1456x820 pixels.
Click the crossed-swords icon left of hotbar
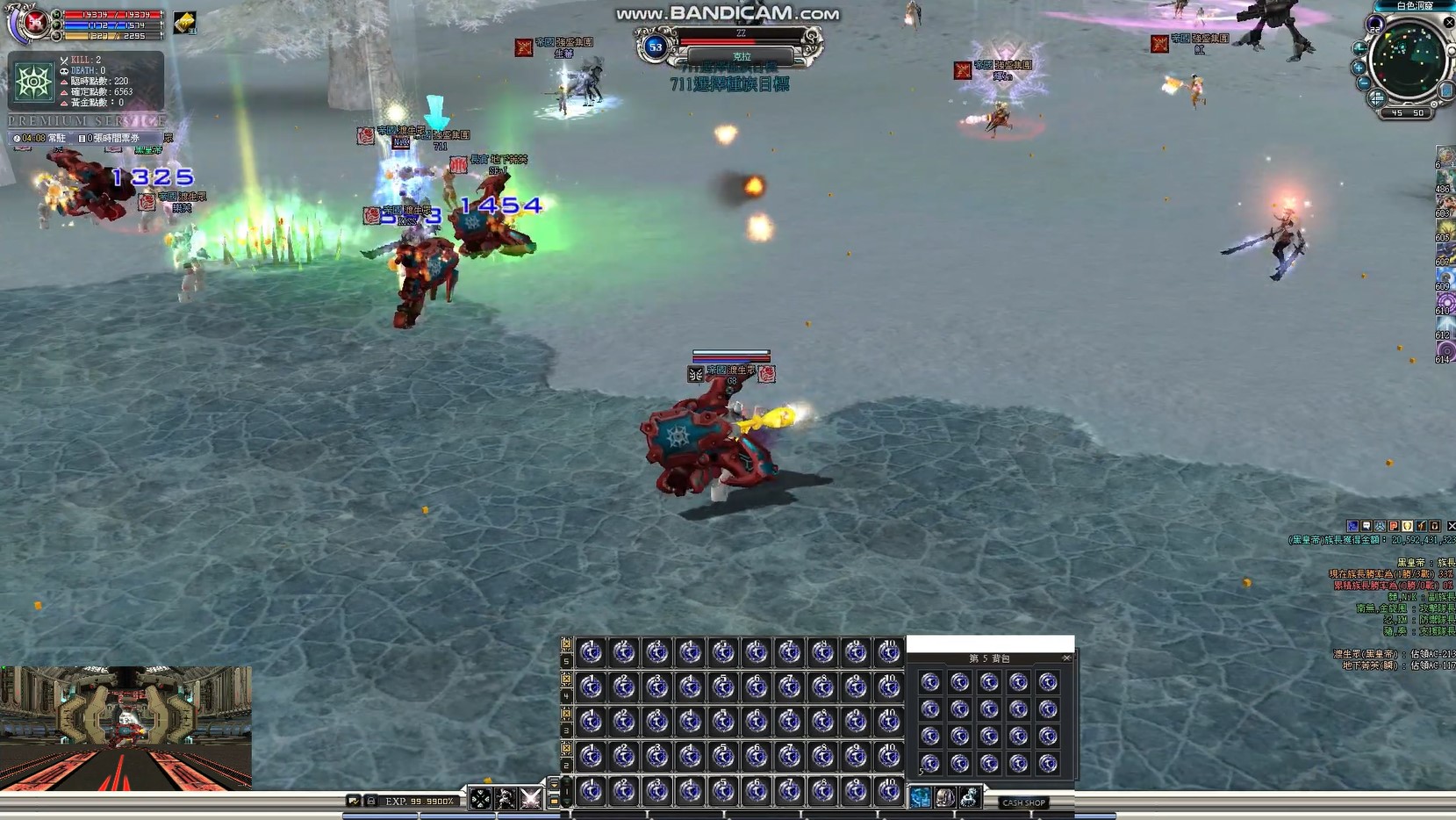pyautogui.click(x=530, y=798)
